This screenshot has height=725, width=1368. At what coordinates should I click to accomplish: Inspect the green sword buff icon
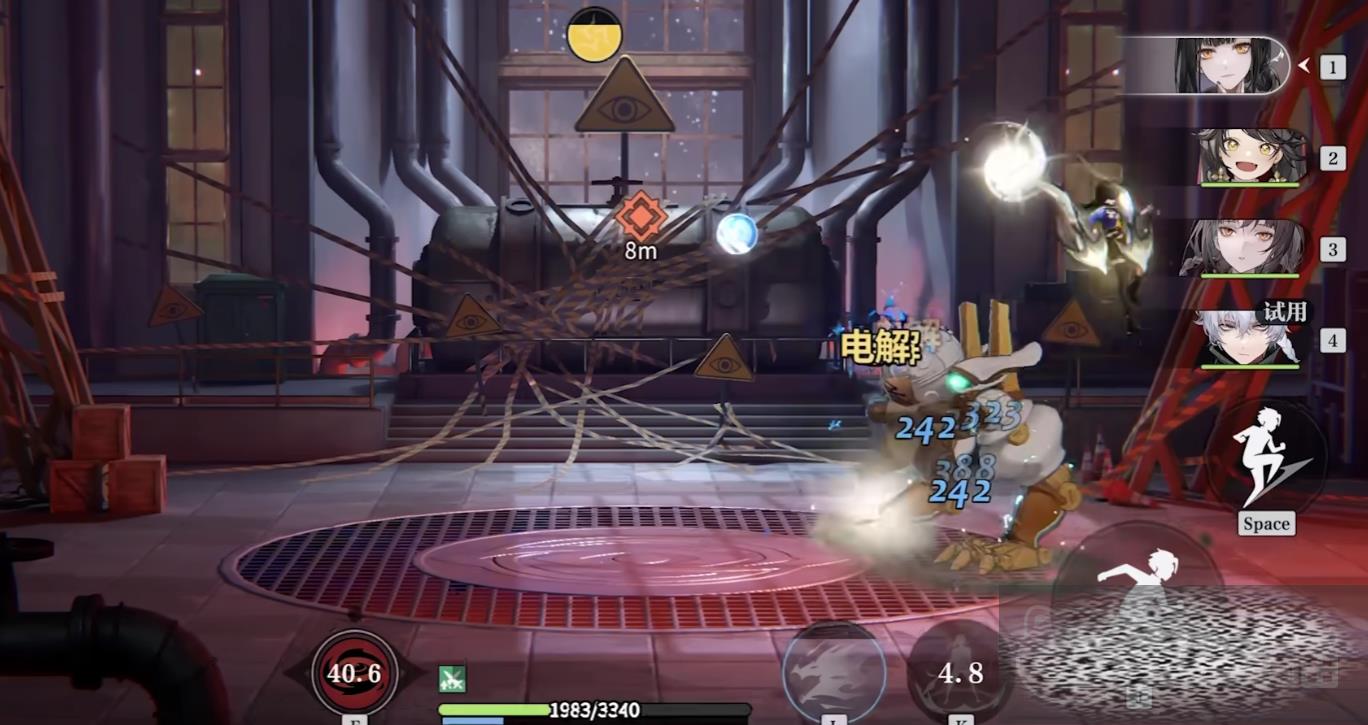pyautogui.click(x=452, y=679)
